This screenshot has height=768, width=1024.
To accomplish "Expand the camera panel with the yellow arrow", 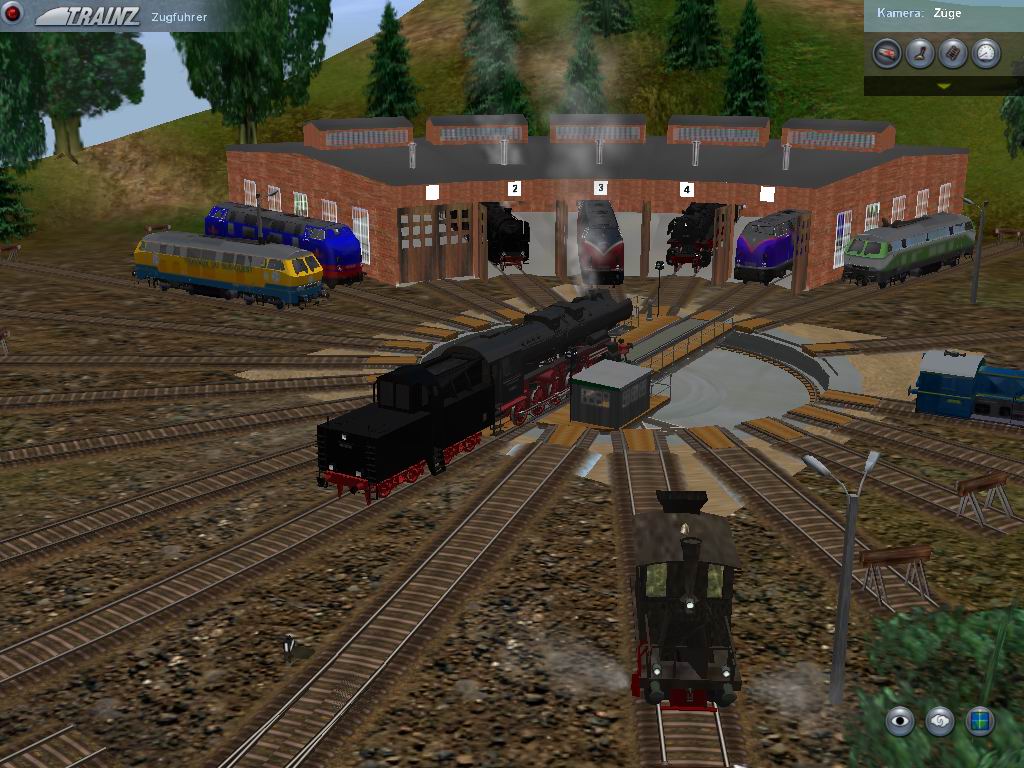I will pos(943,86).
